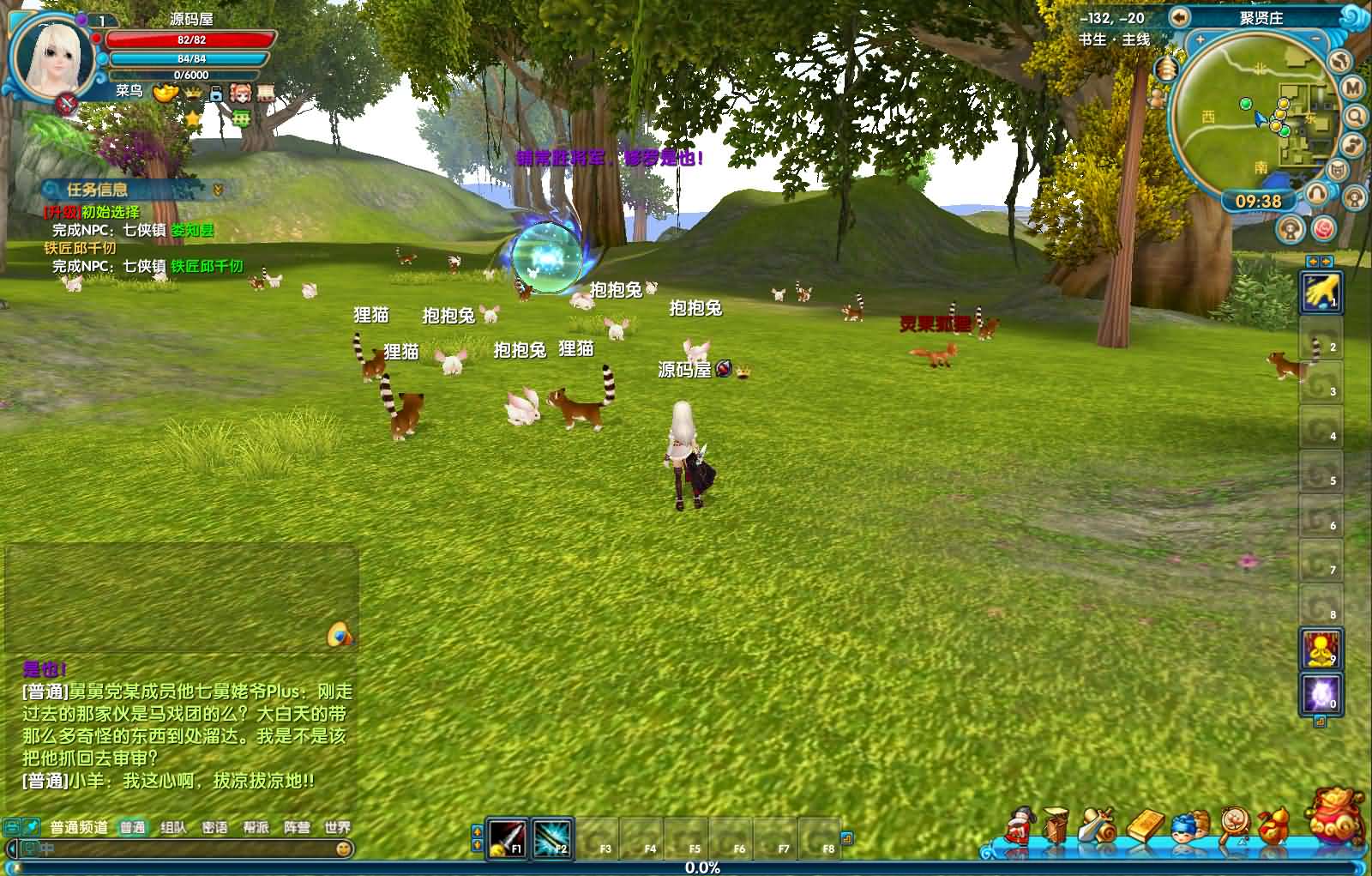
Task: Open the world map with M button
Action: 1352,88
